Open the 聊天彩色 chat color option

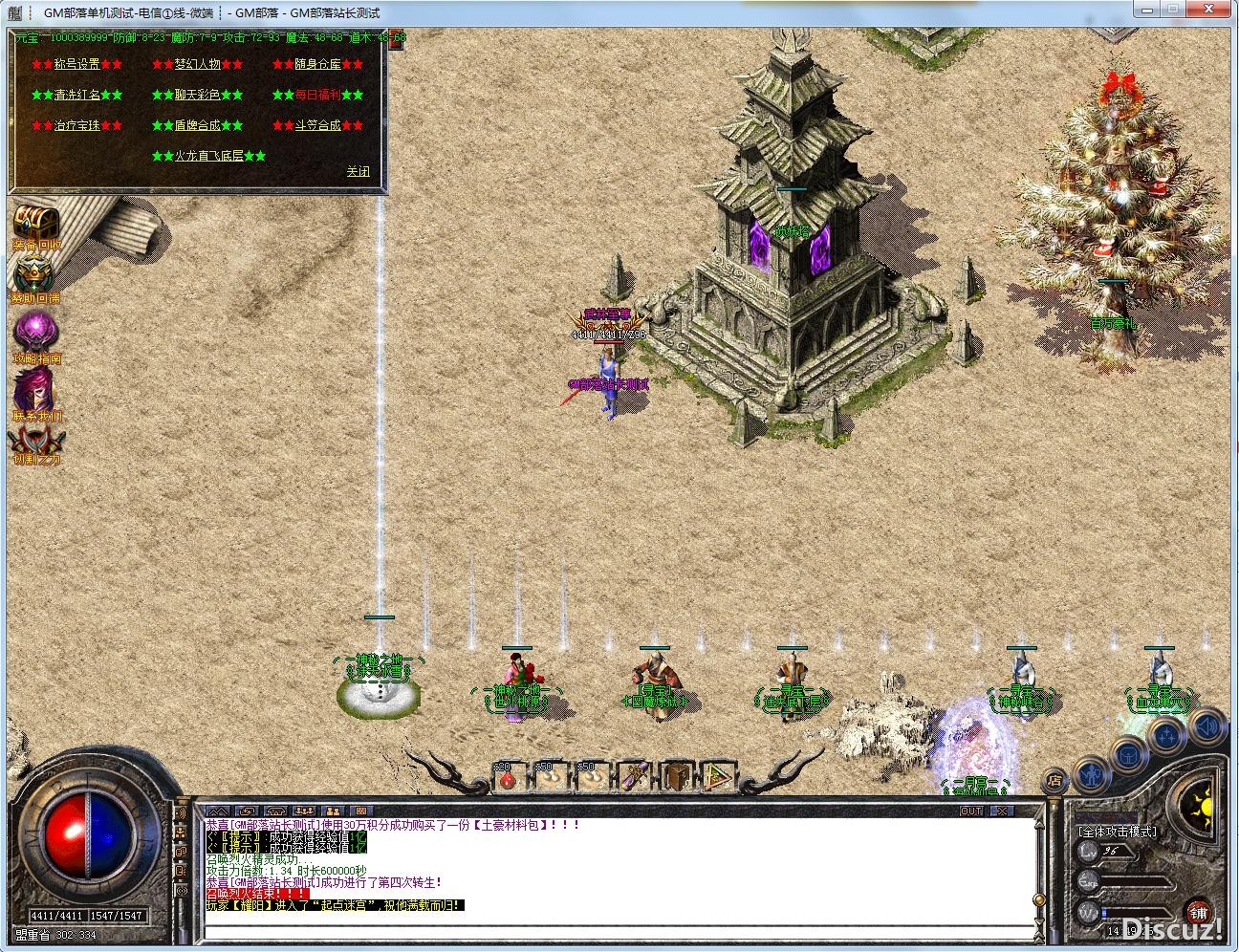(197, 95)
